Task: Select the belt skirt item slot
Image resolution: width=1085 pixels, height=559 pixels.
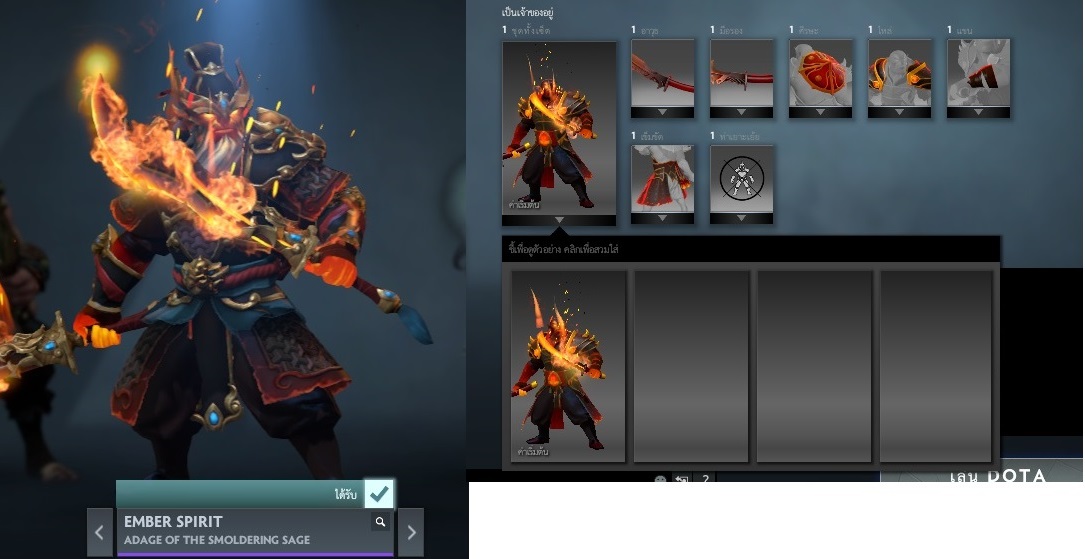Action: tap(663, 178)
